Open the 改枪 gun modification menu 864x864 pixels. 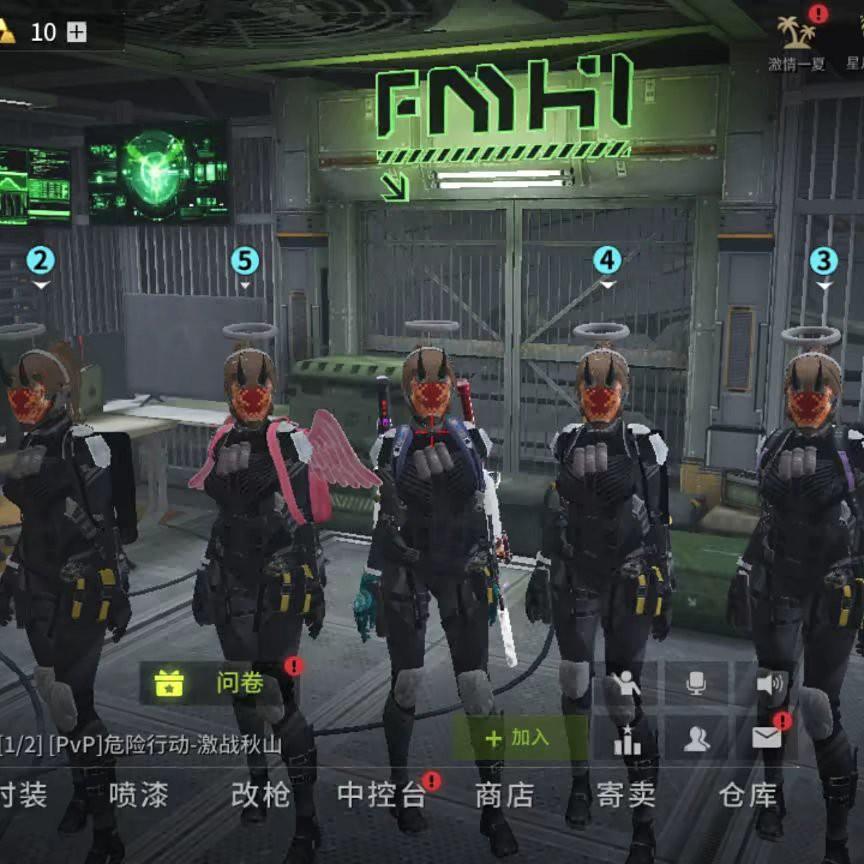point(260,795)
